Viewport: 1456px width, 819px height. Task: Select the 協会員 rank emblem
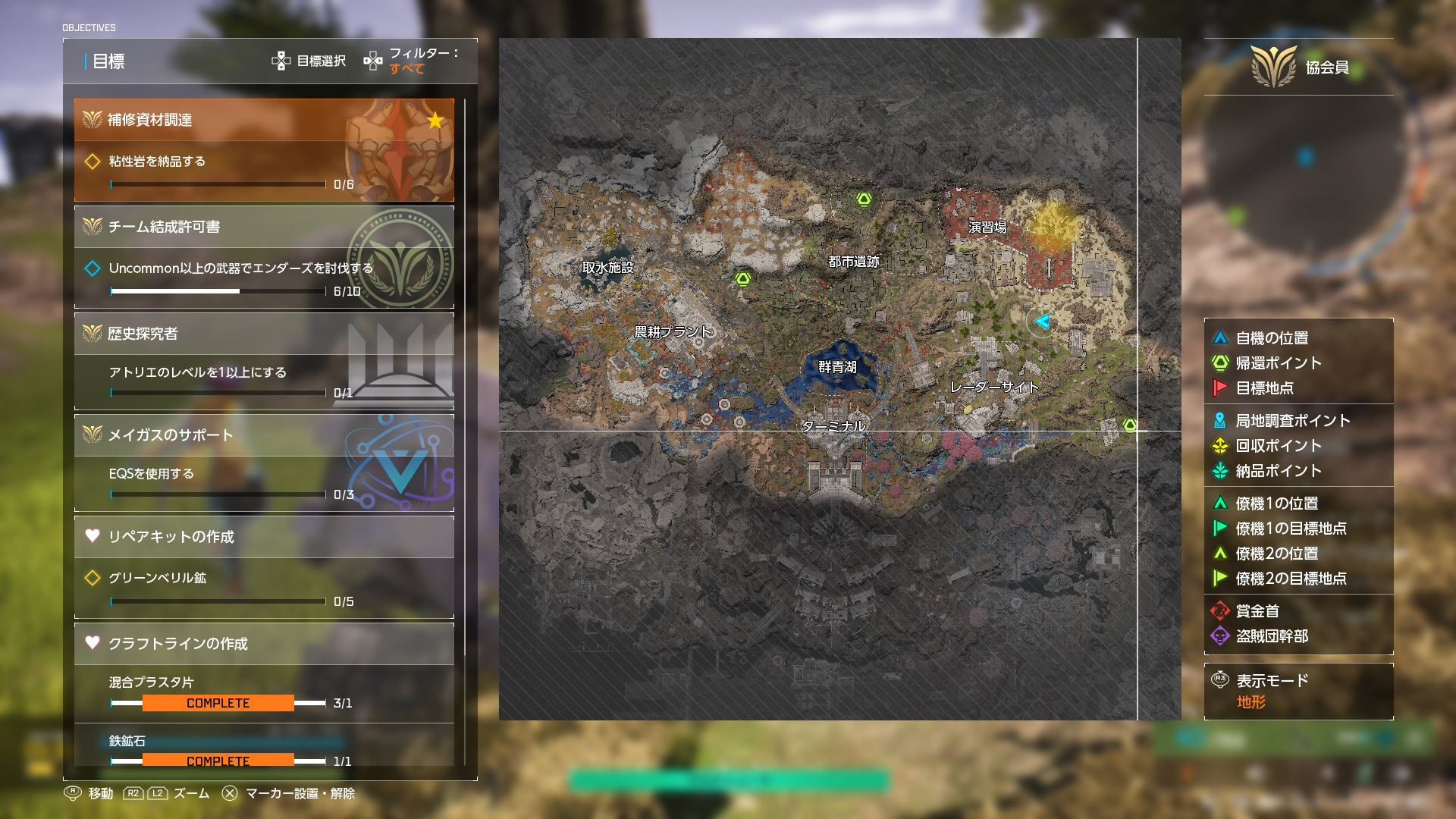click(1273, 67)
